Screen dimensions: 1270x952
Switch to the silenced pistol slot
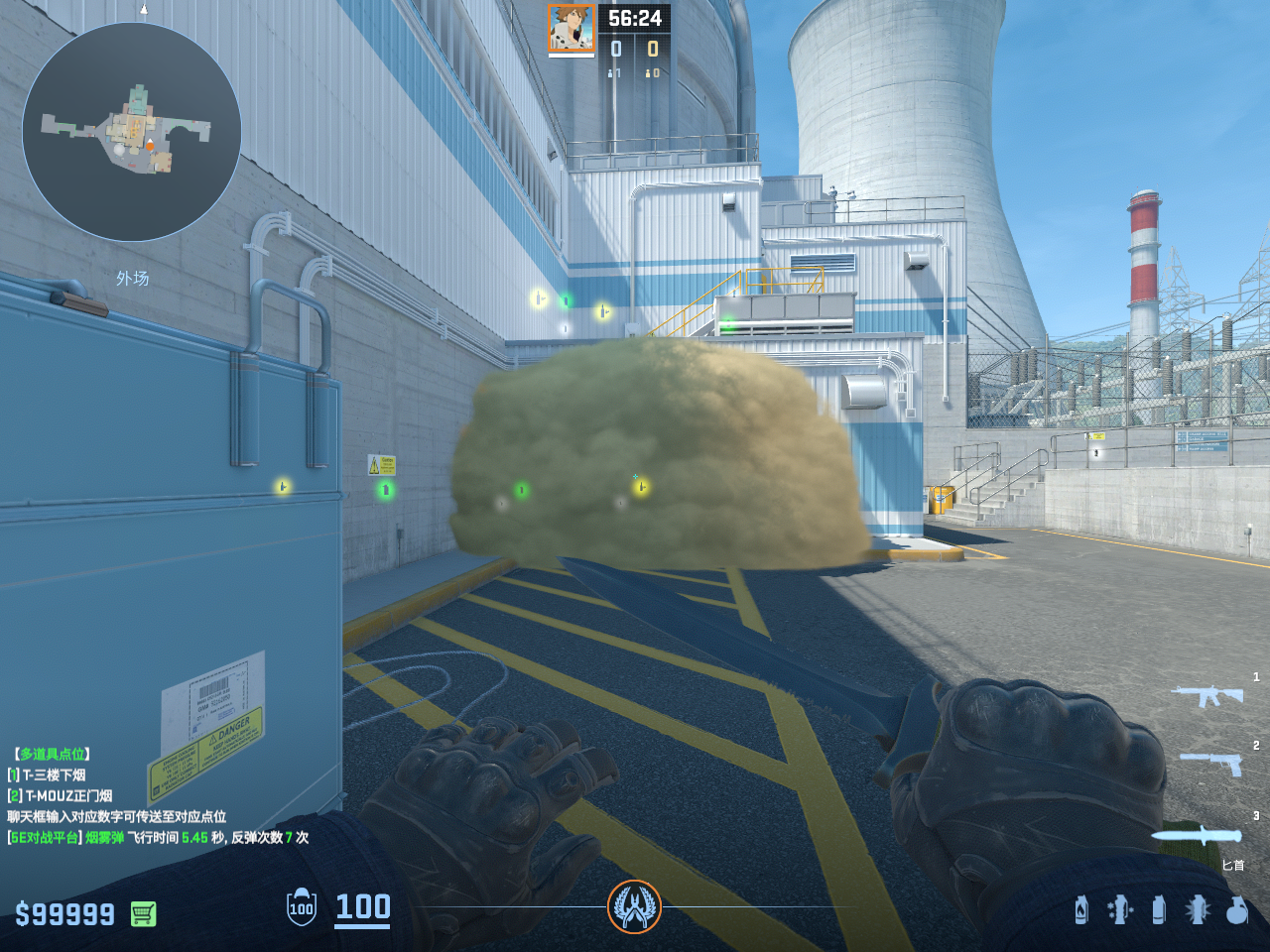pyautogui.click(x=1210, y=763)
